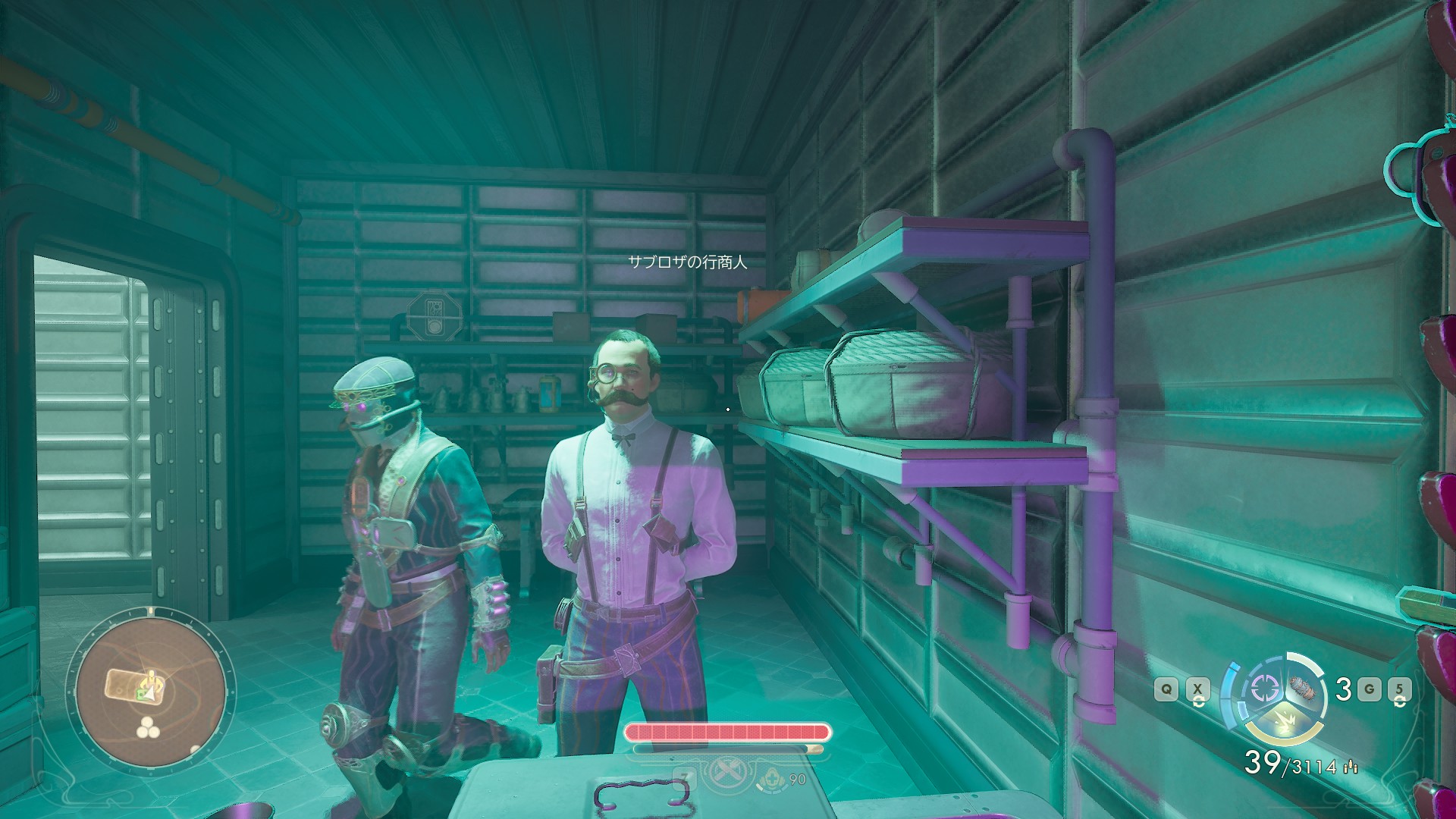Select the purple crosshair weapon segment

pos(1263,688)
